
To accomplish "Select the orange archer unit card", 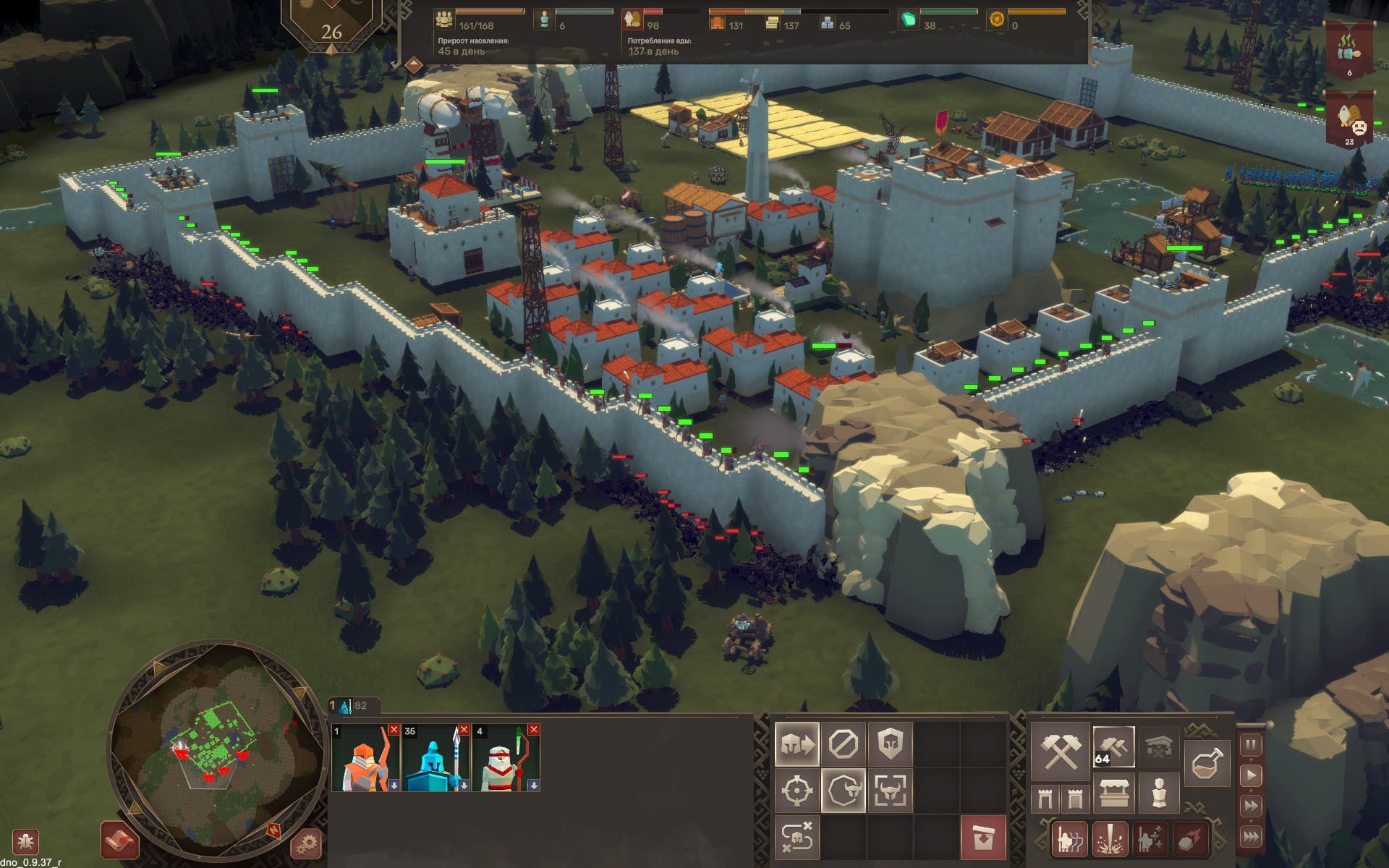I will [365, 758].
